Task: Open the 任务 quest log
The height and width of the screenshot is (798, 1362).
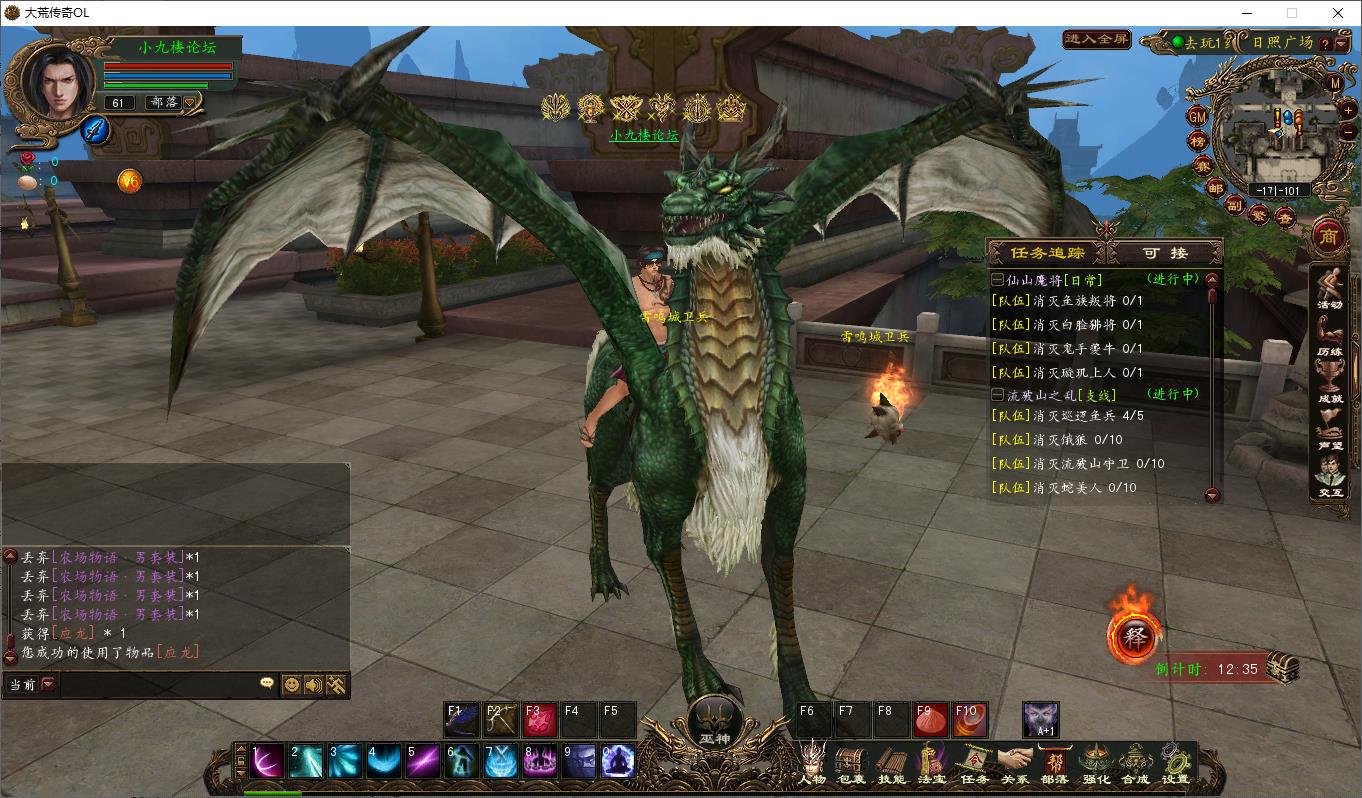Action: coord(974,762)
